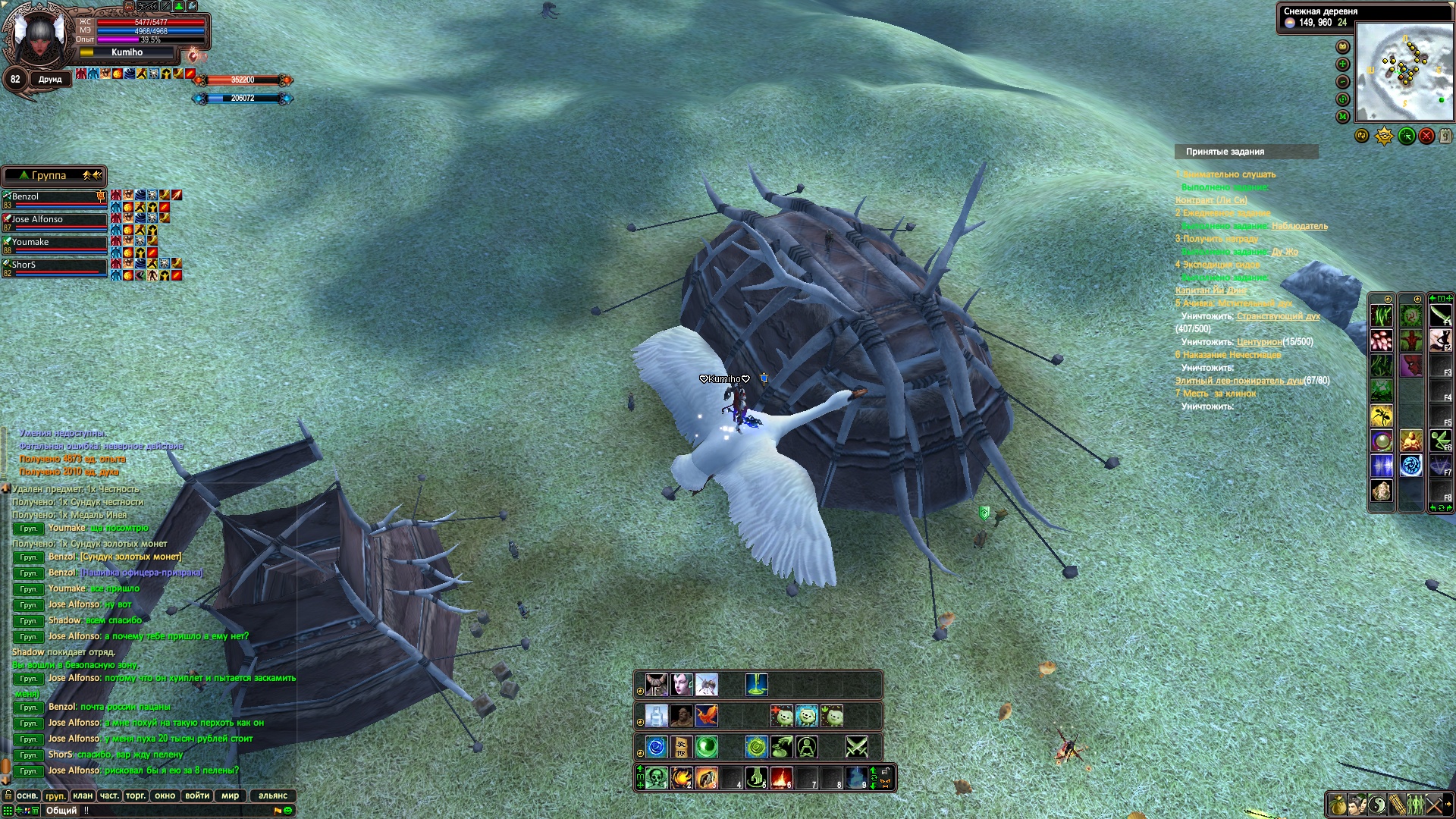1456x819 pixels.
Task: Activate the campfire flame skill in slot 6
Action: [x=781, y=778]
